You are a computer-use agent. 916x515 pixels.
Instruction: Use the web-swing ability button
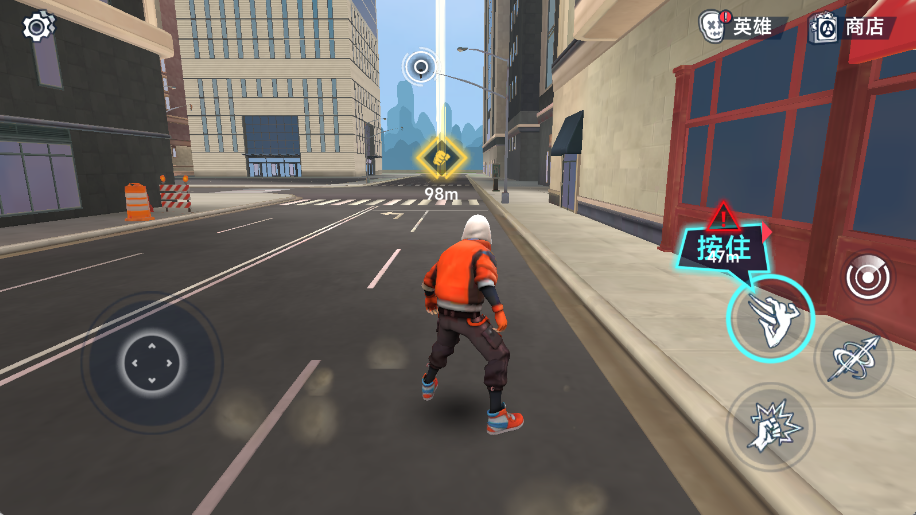(856, 358)
